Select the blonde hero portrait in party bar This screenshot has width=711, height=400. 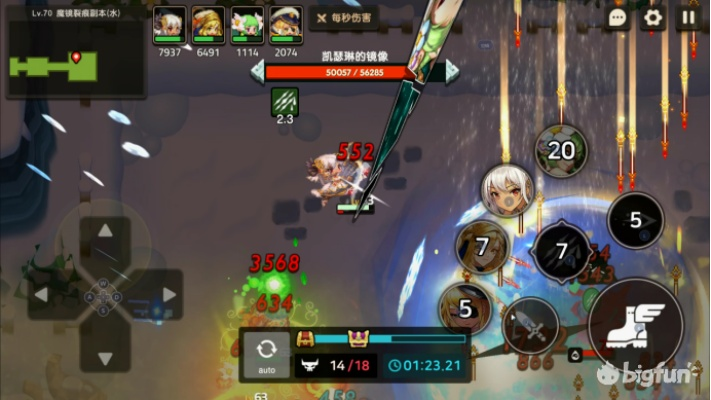pyautogui.click(x=207, y=25)
